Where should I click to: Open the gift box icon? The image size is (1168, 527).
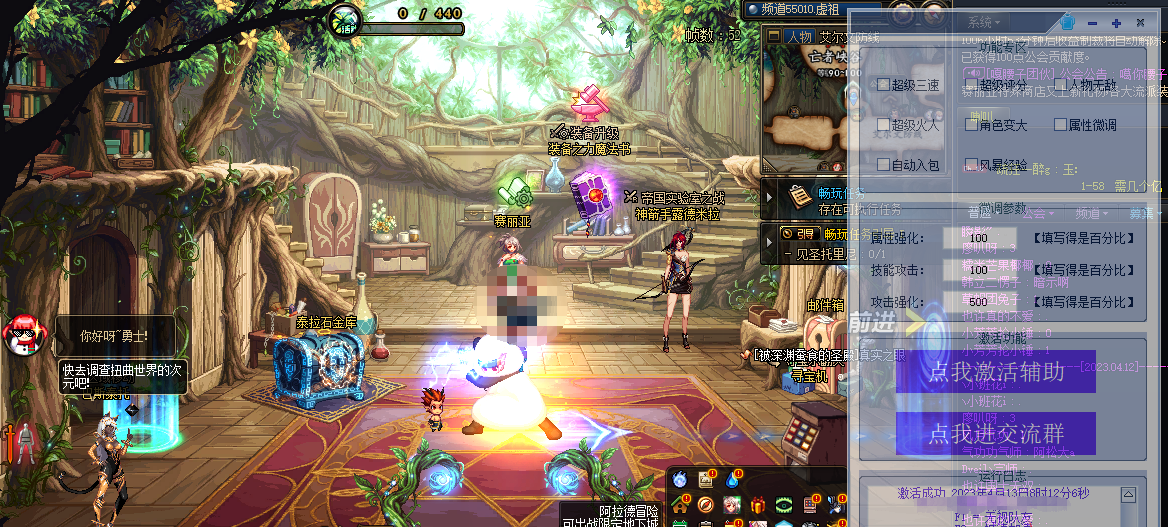(757, 504)
